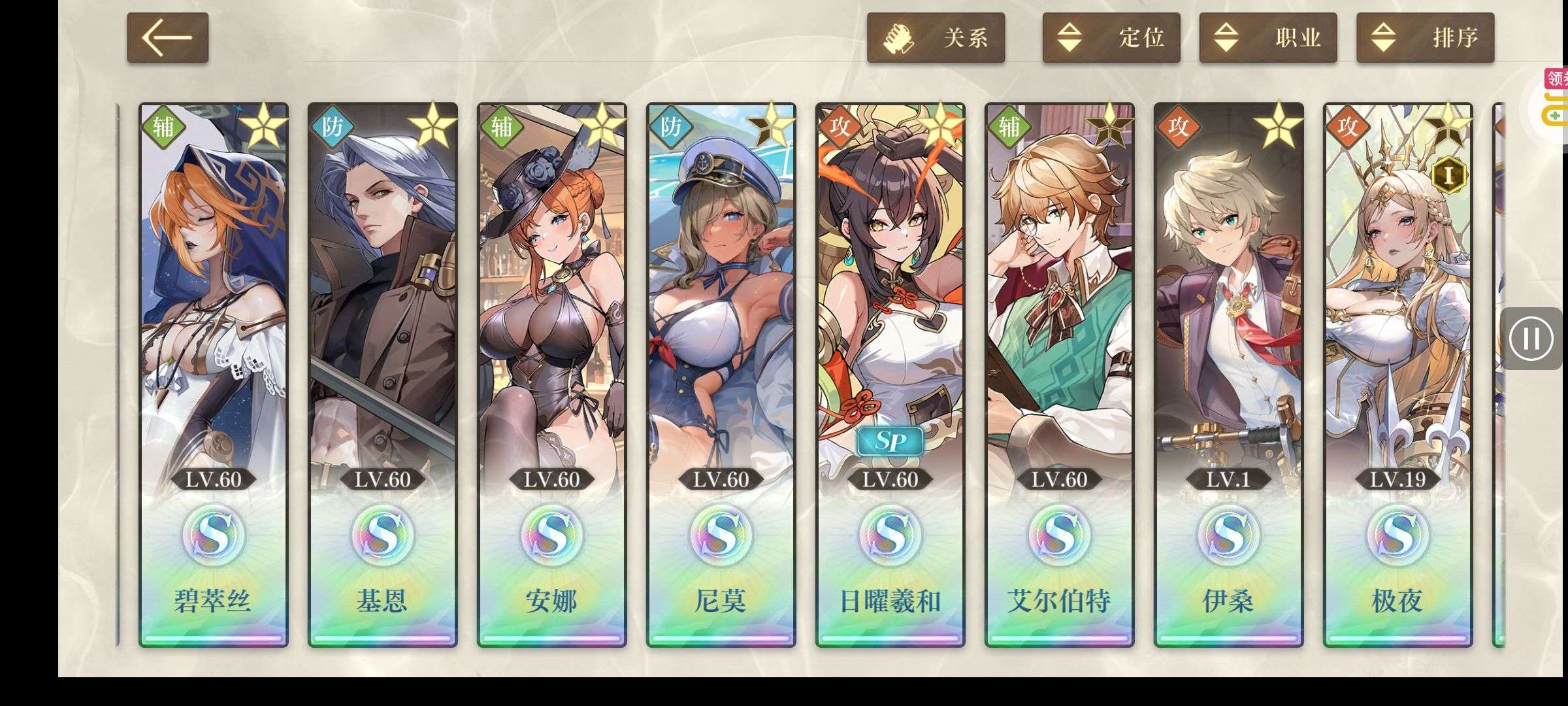Choose the 艾尔伯特 character card
1568x706 pixels.
(x=1060, y=374)
